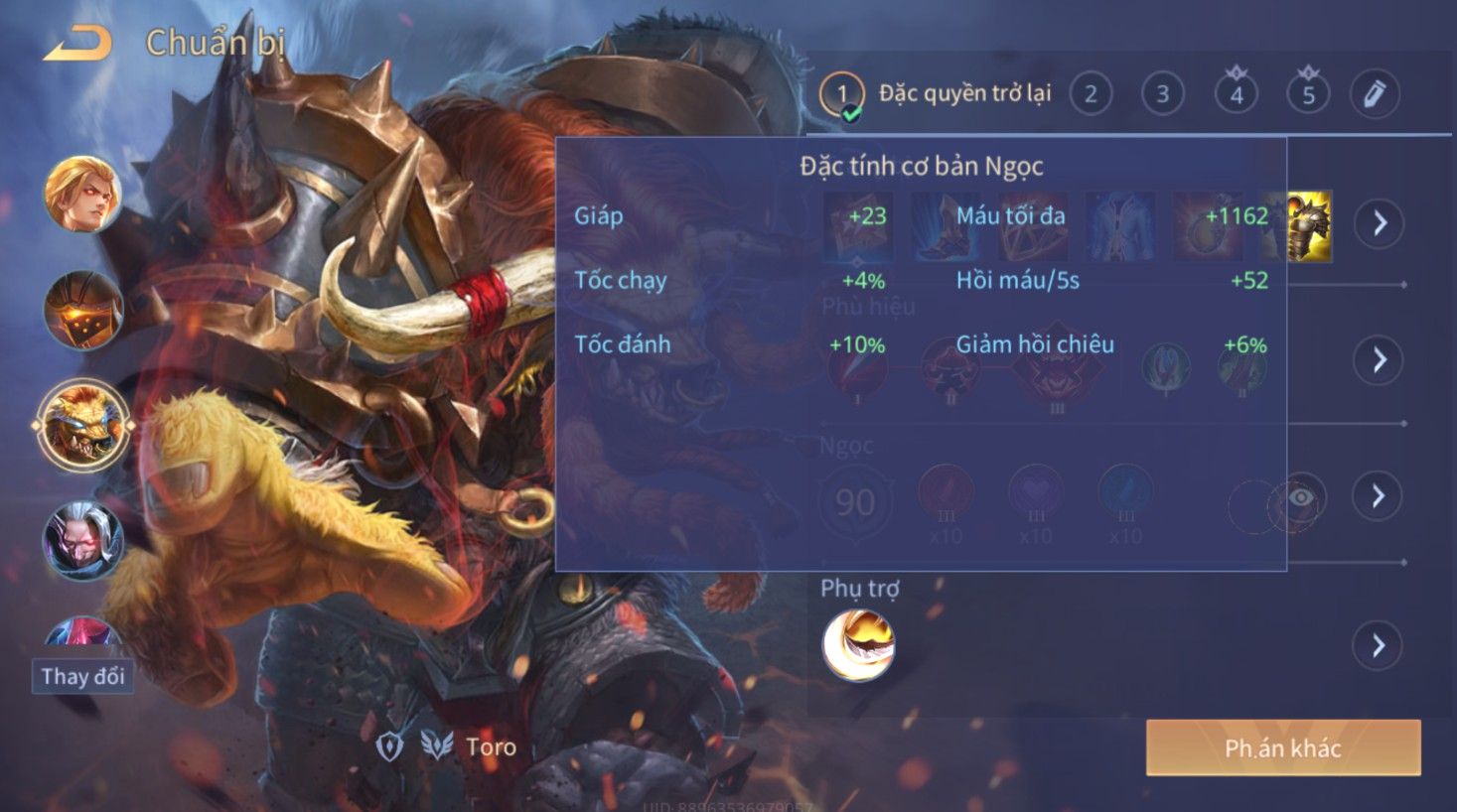The width and height of the screenshot is (1457, 812).
Task: Click the Ph.án khác button
Action: pos(1282,747)
